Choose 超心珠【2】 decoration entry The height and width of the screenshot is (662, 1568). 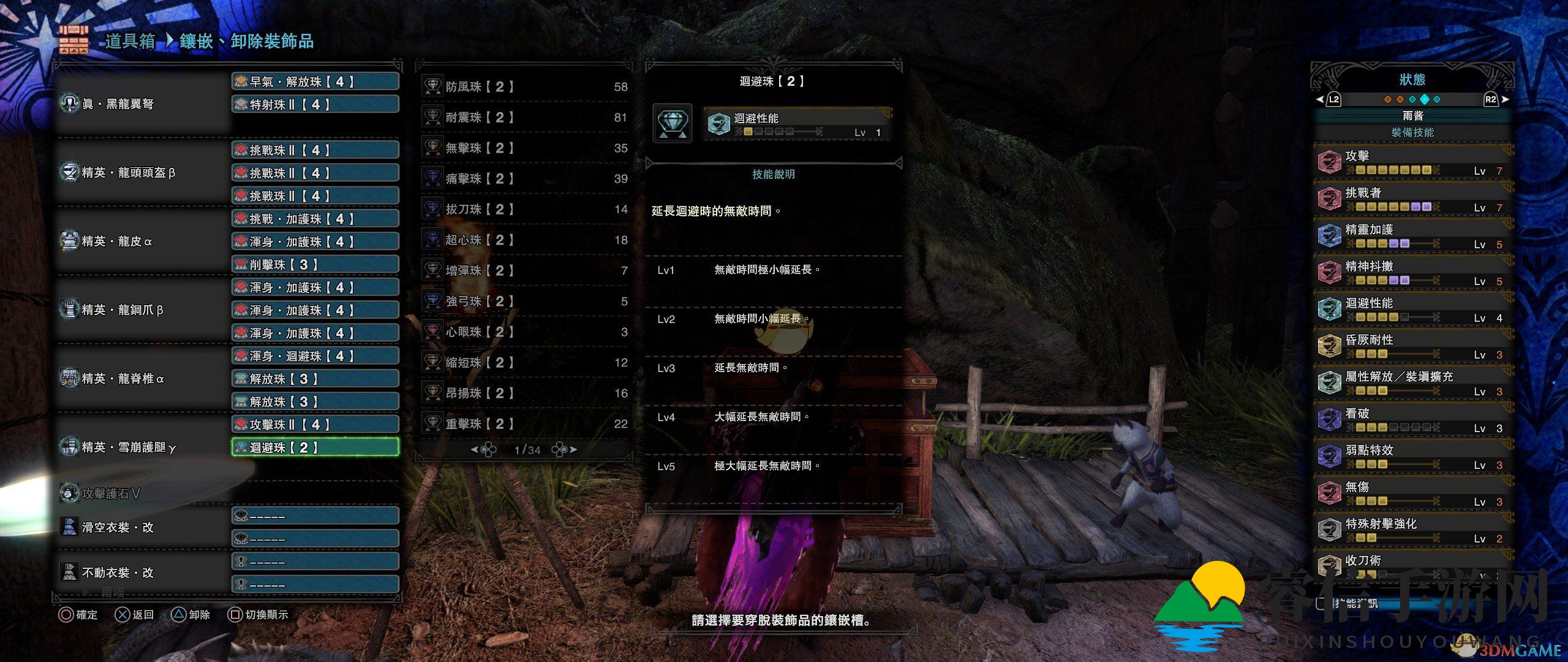point(524,240)
